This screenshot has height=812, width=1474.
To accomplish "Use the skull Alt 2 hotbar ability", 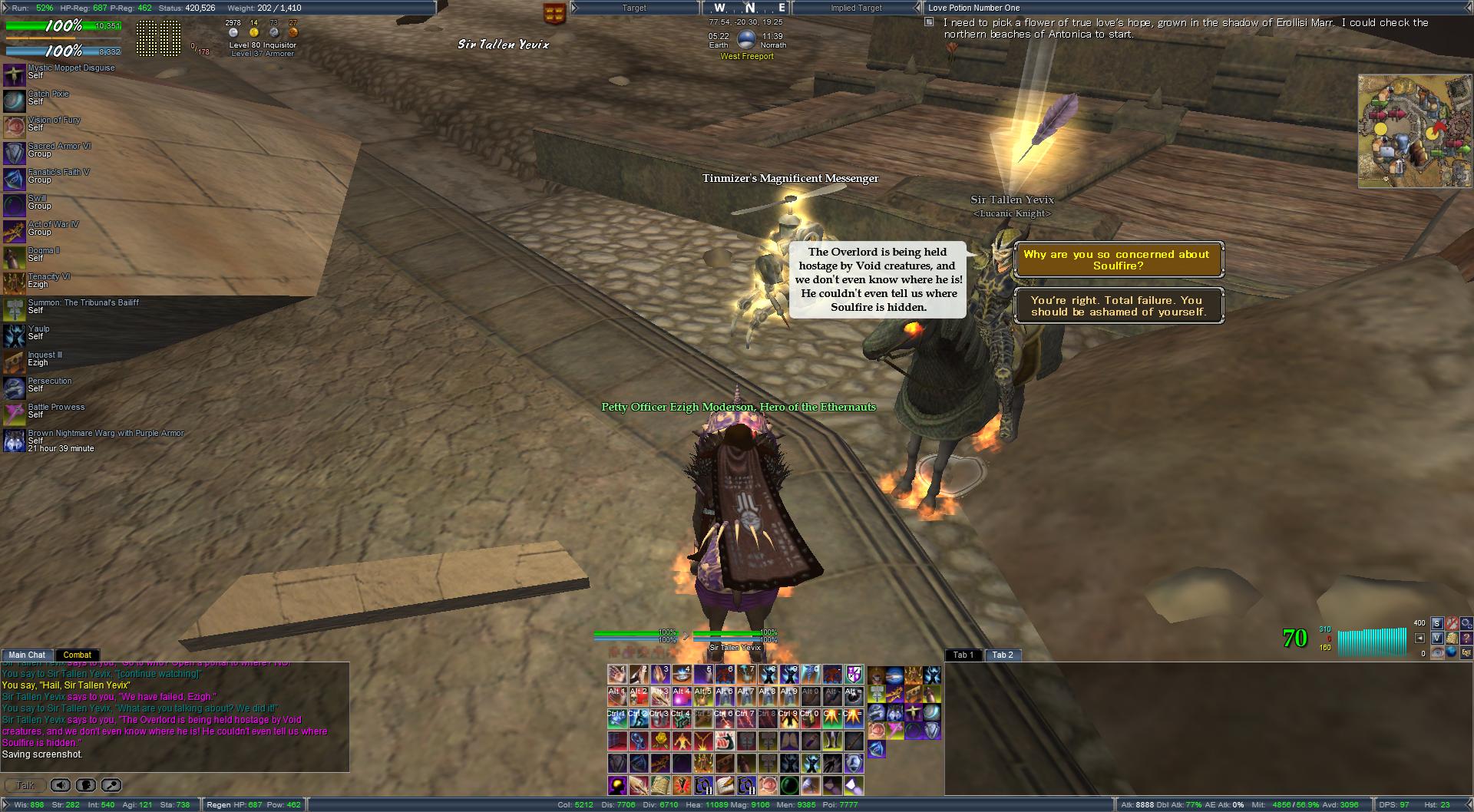I will click(639, 697).
